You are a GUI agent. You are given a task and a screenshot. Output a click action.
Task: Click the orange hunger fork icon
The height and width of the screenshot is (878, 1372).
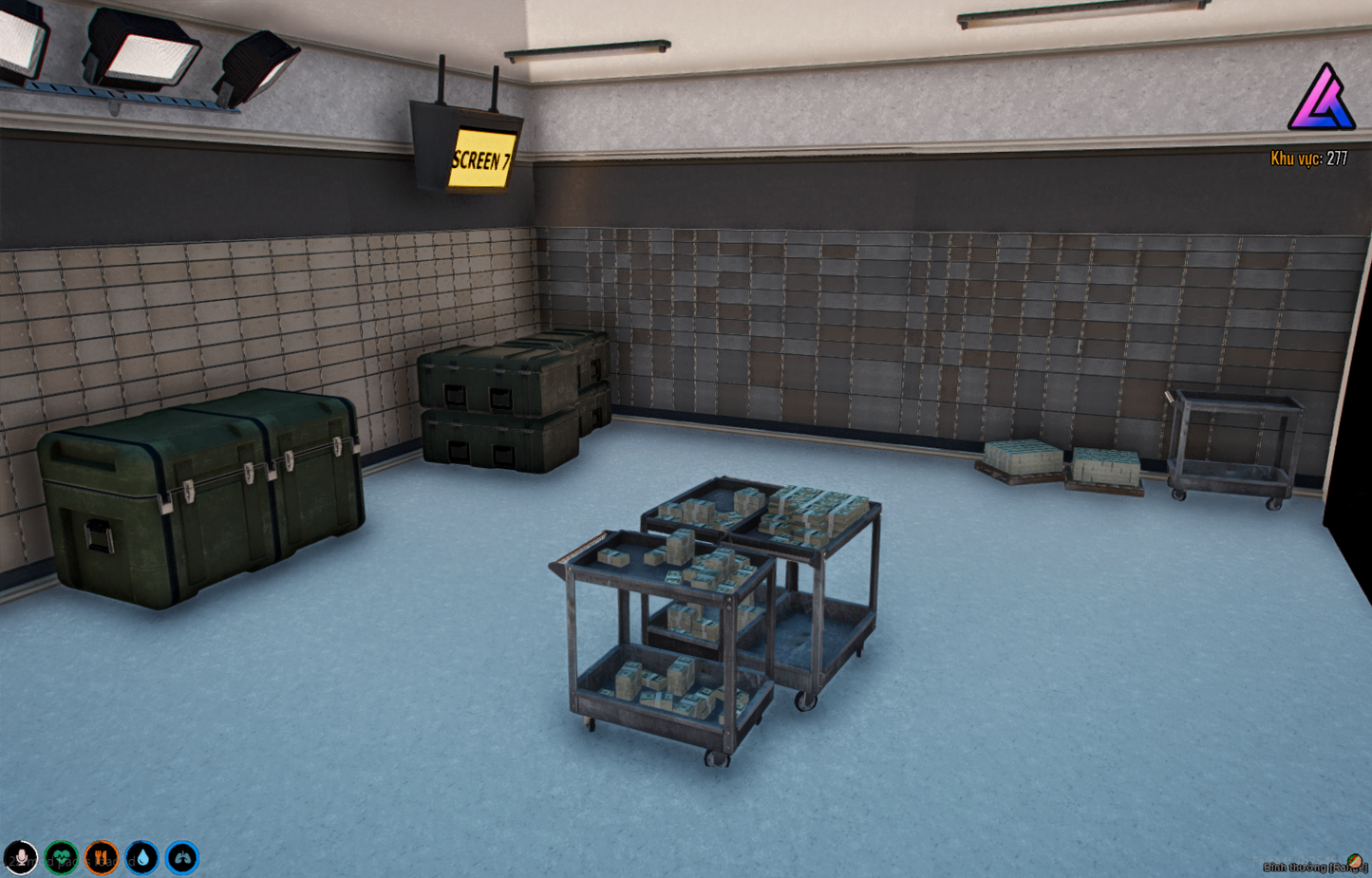[x=101, y=857]
